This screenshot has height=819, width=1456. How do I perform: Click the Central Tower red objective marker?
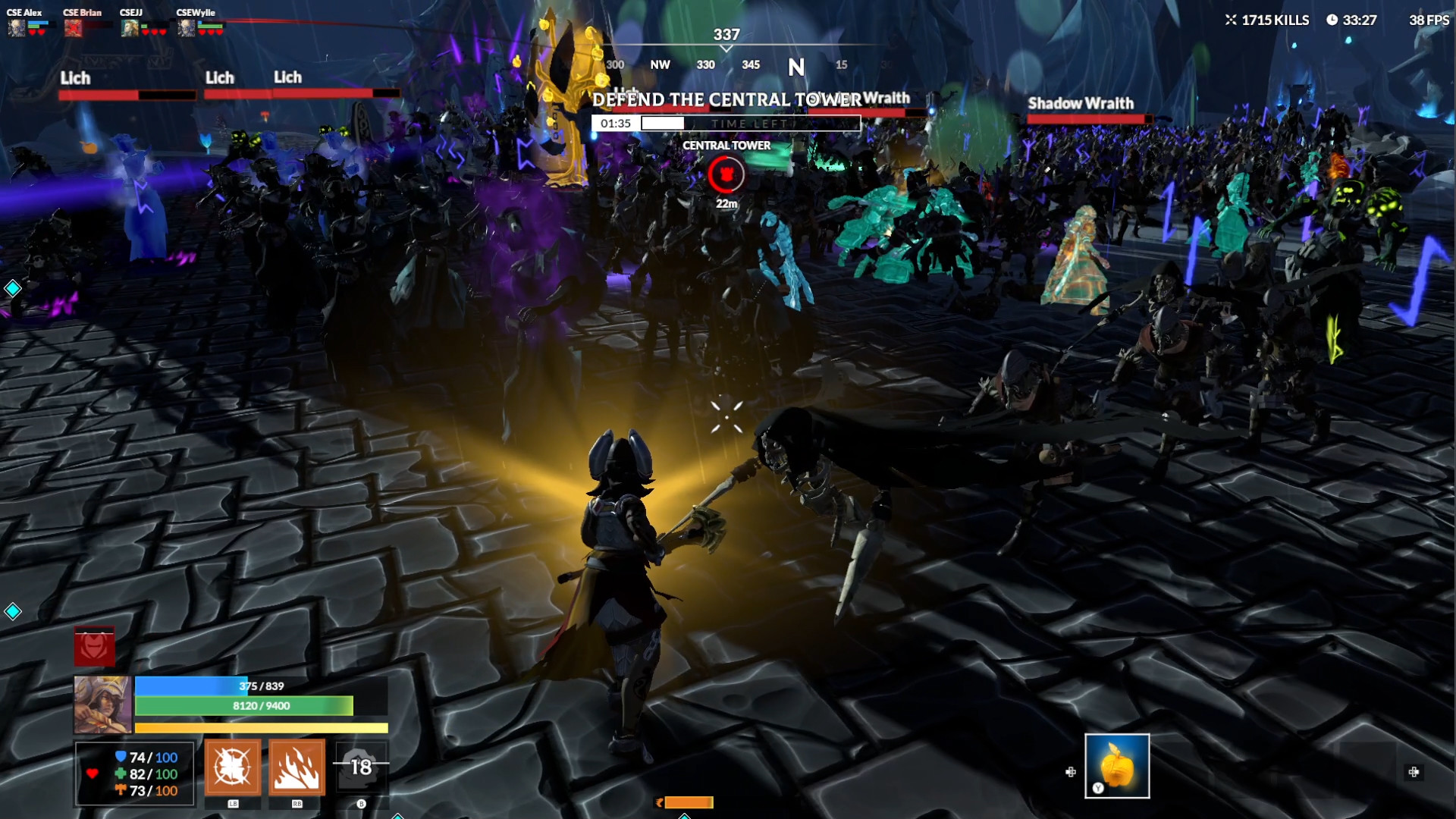[x=726, y=175]
